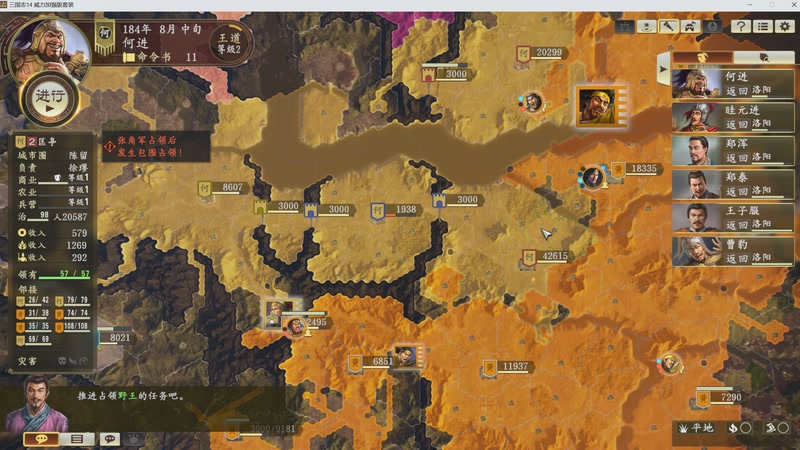Open the help question mark button
The width and height of the screenshot is (800, 450).
point(741,27)
